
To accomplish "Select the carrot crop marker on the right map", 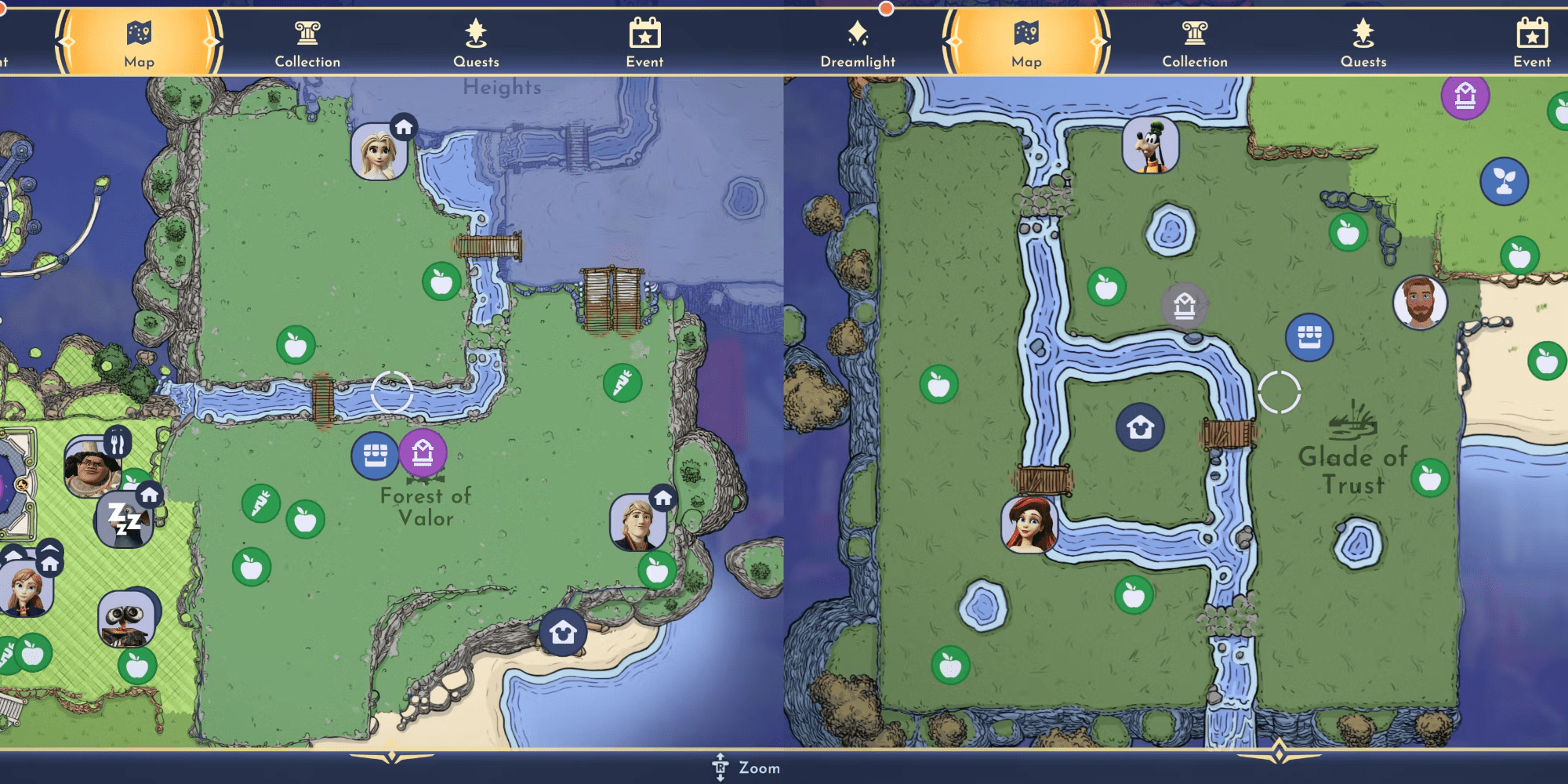I will click(623, 382).
